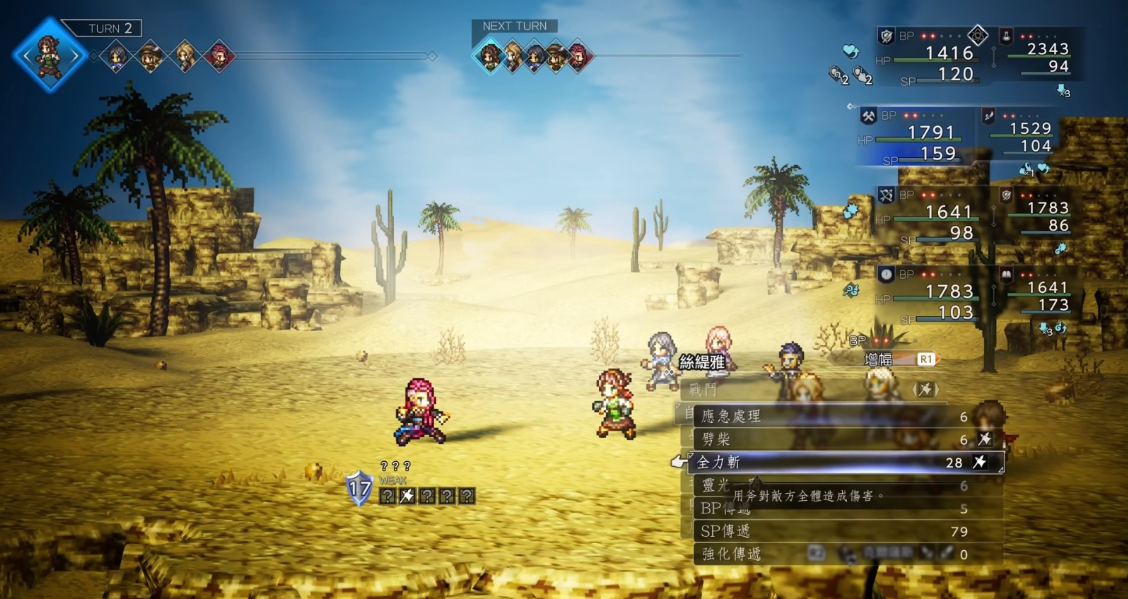The width and height of the screenshot is (1128, 599).
Task: Switch weapon via the axe icon beside 戰鬥
Action: 925,389
